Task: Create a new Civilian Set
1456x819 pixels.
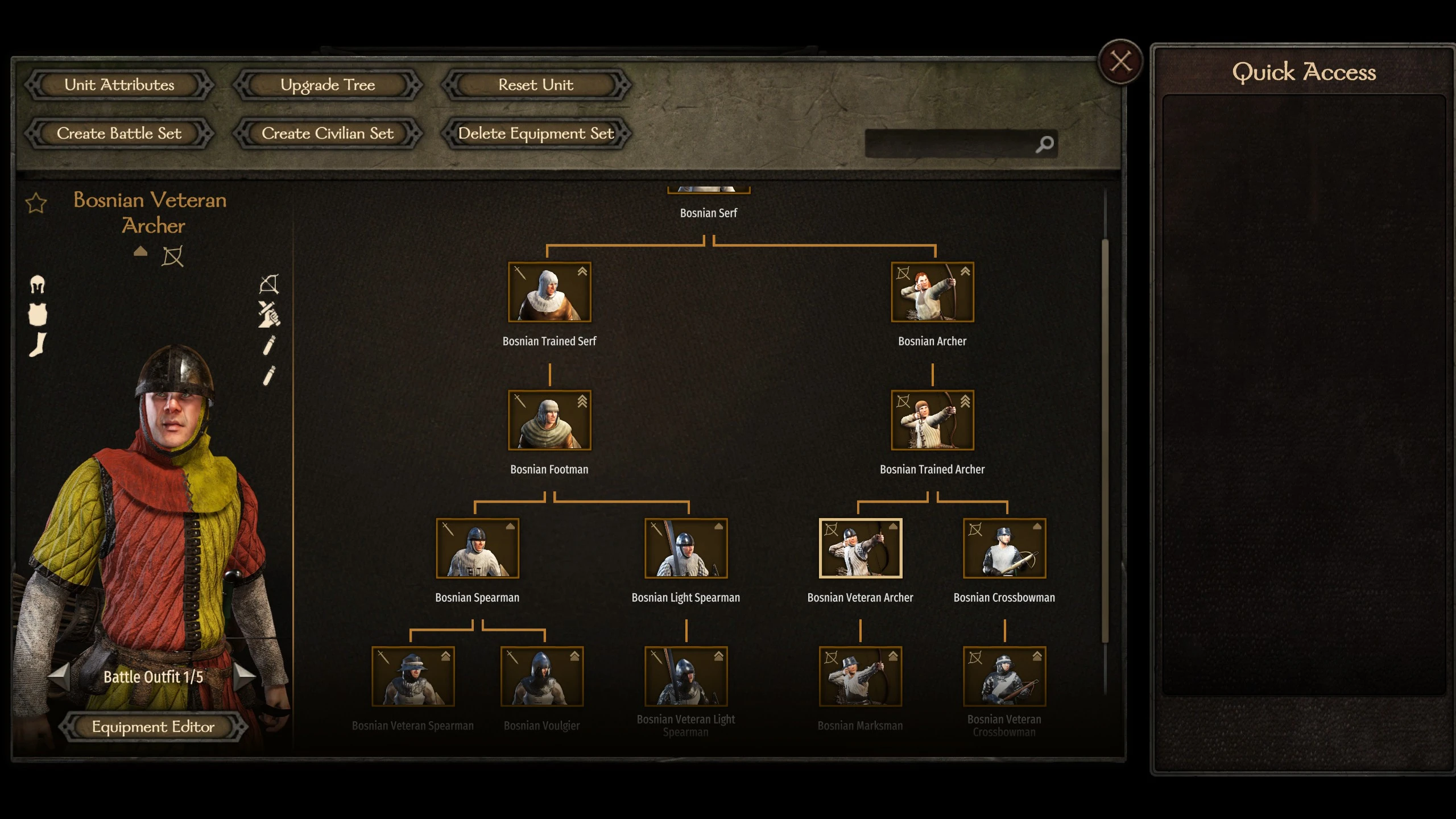Action: tap(328, 134)
